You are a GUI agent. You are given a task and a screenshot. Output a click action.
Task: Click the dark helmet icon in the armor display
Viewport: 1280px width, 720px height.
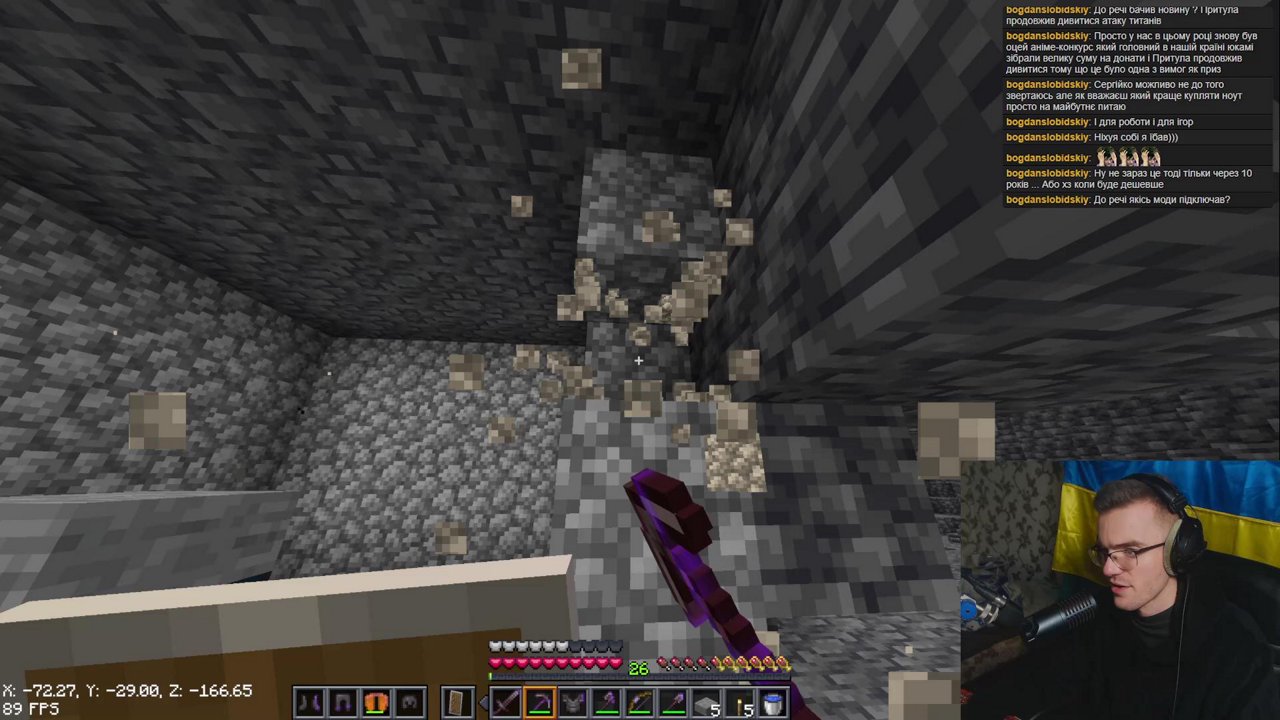(x=407, y=702)
